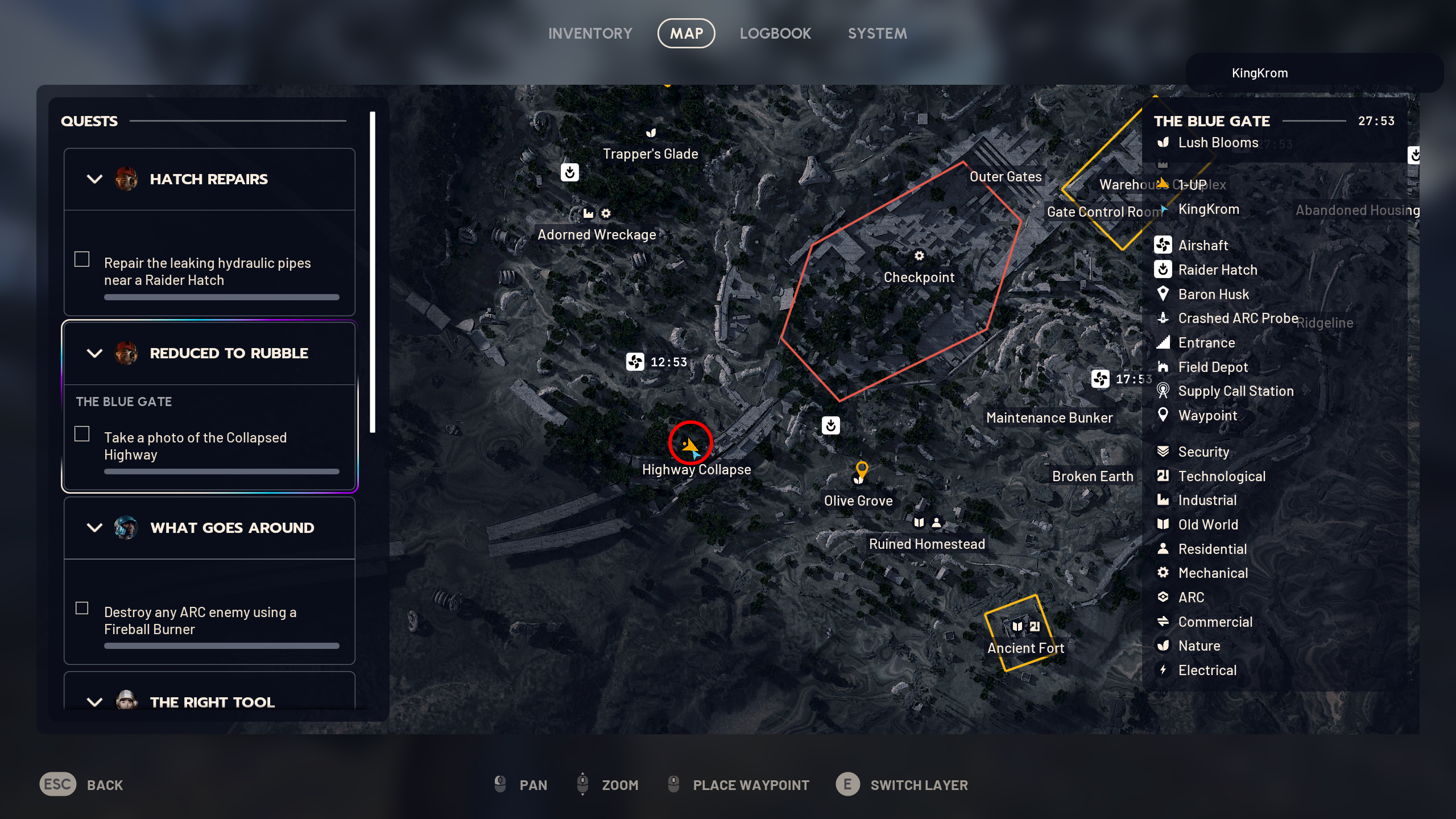Screen dimensions: 1456x819
Task: Click the Supply Call Station icon
Action: pos(1164,391)
